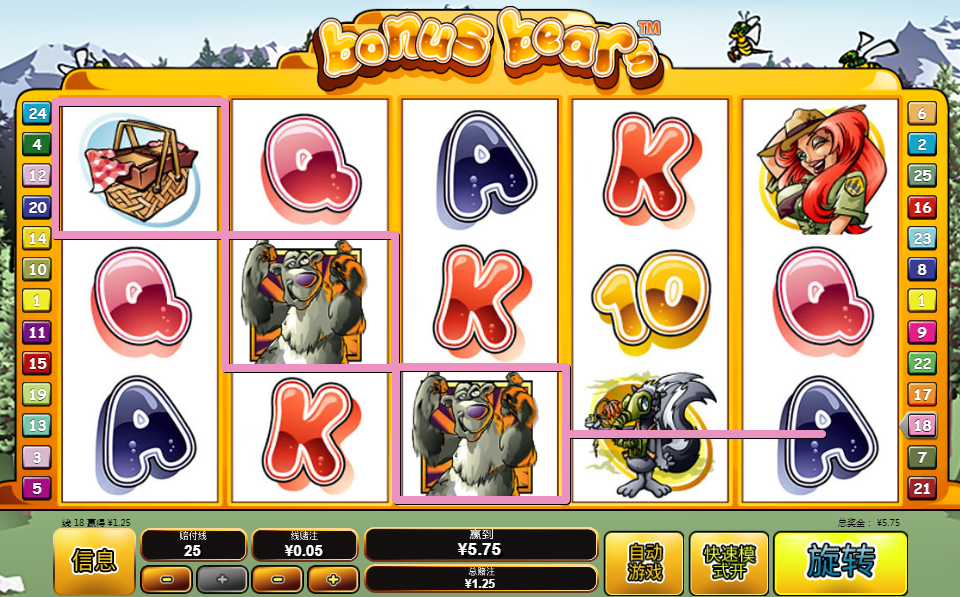Select payline number 6

(921, 113)
